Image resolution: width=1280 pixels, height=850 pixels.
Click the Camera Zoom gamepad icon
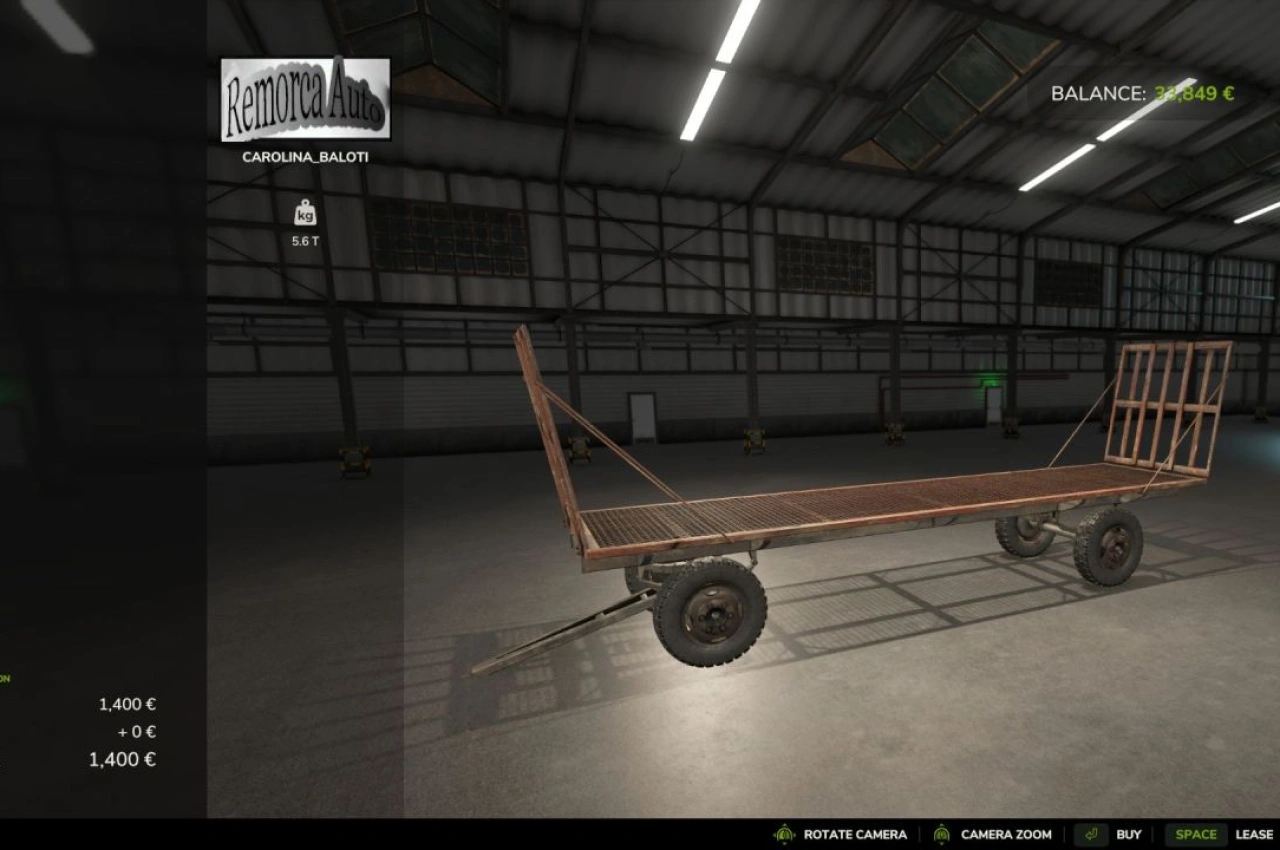941,834
